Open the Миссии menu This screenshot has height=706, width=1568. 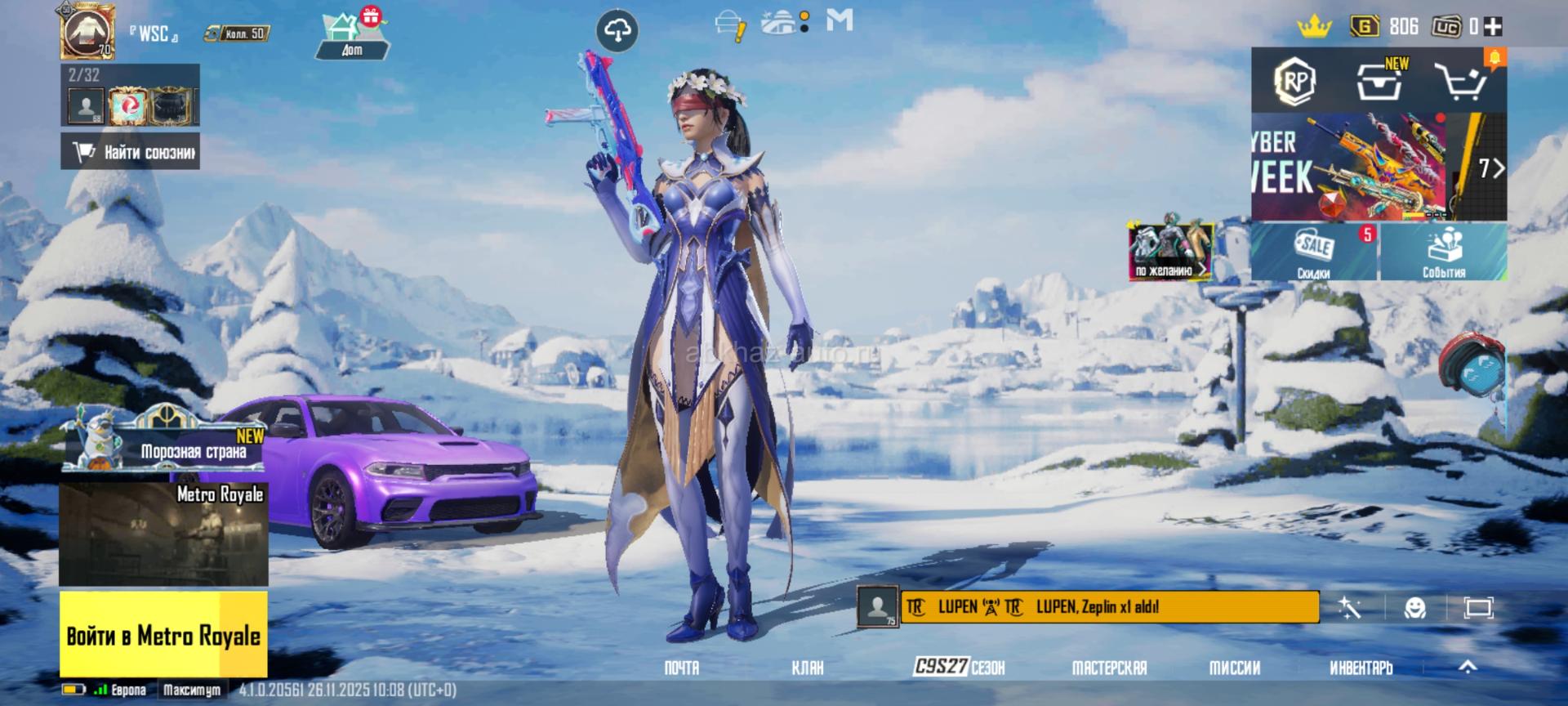(x=1234, y=668)
